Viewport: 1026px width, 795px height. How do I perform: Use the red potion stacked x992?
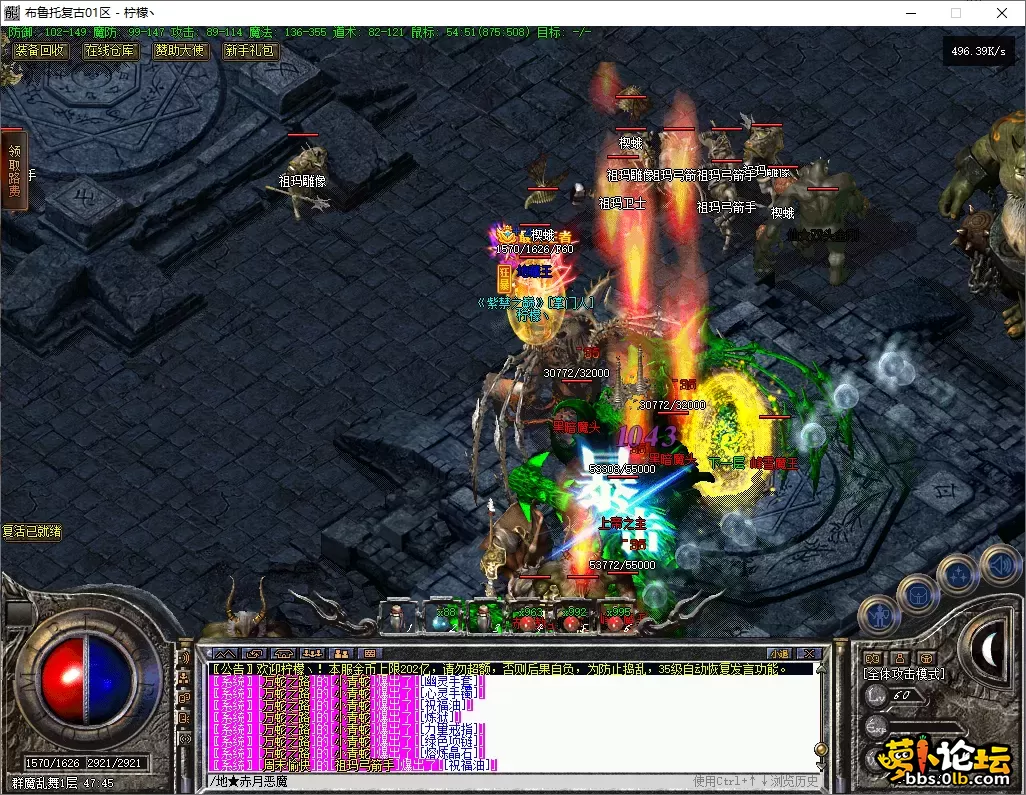(x=572, y=619)
